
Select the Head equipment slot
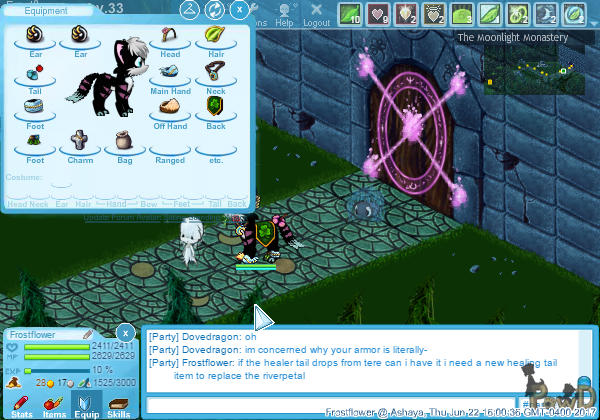[170, 39]
